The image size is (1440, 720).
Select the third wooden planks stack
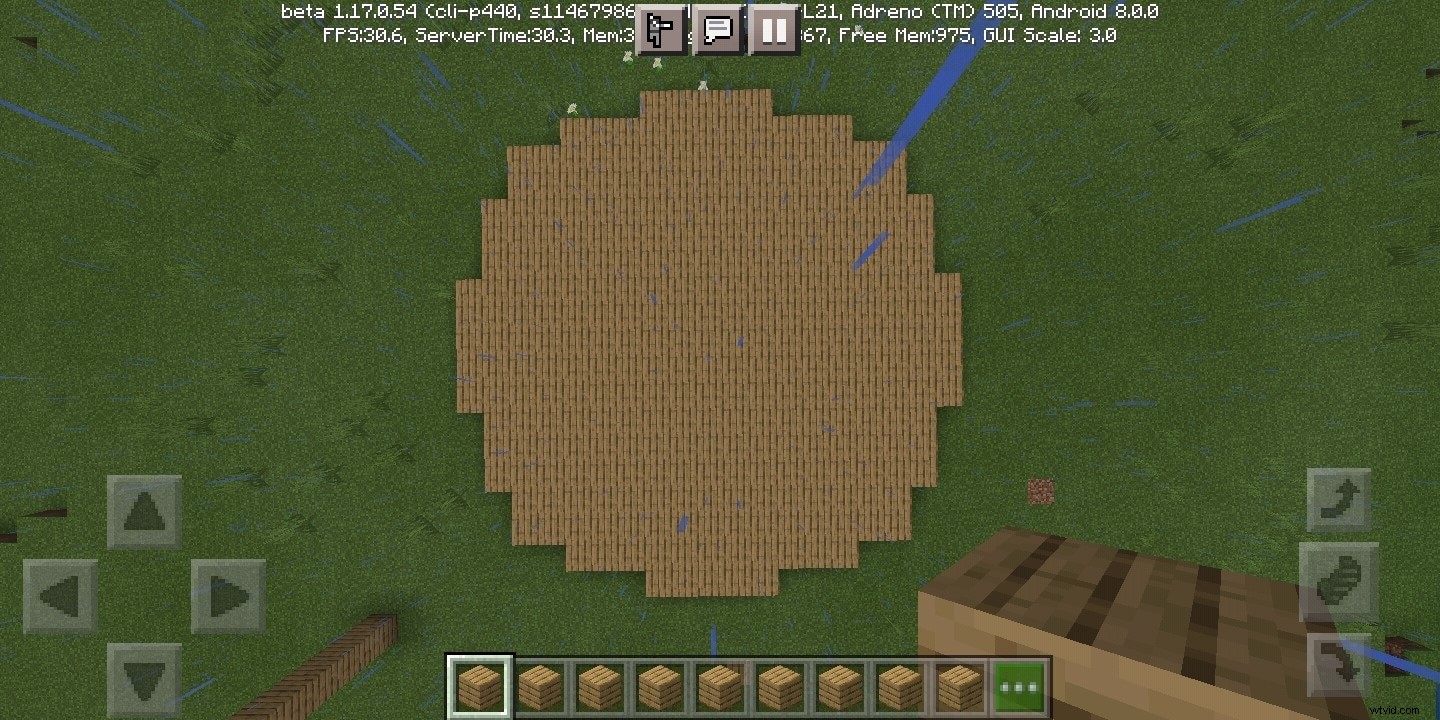598,684
